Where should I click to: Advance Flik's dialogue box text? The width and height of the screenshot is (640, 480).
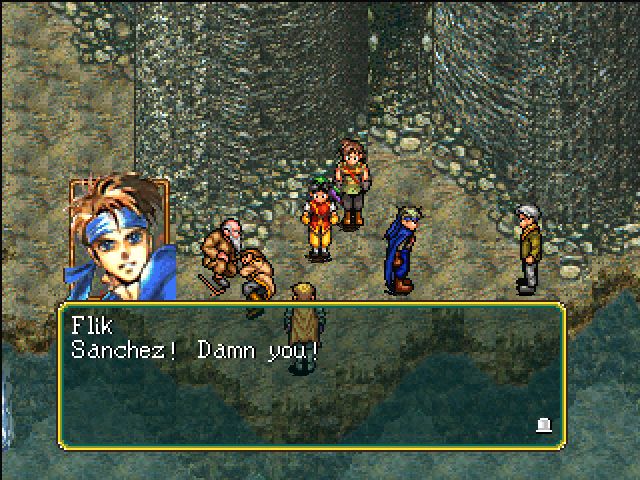pyautogui.click(x=310, y=375)
